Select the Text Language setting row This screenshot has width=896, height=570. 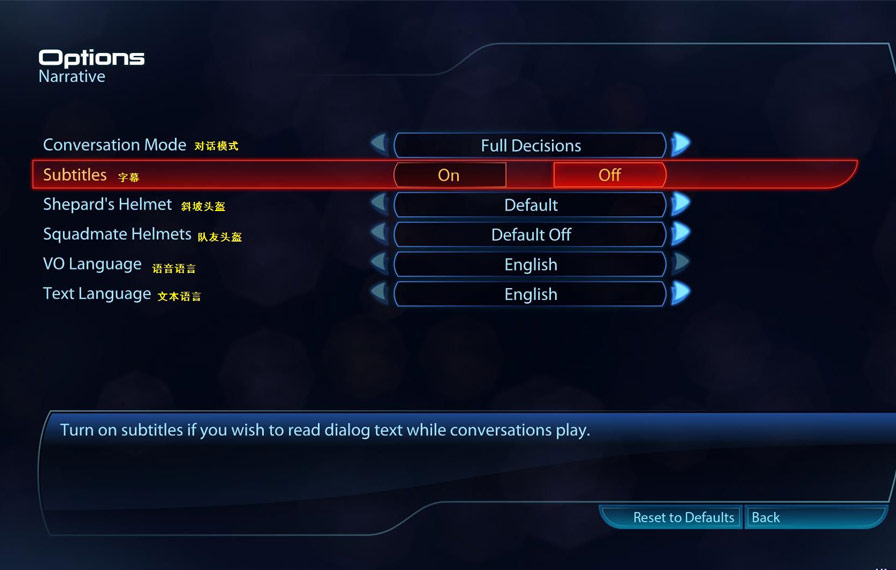pyautogui.click(x=97, y=295)
